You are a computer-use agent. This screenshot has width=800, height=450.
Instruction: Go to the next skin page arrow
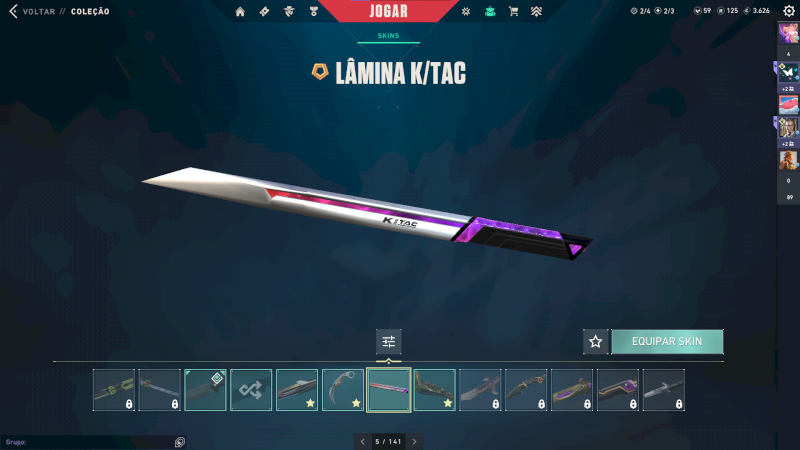pyautogui.click(x=415, y=441)
